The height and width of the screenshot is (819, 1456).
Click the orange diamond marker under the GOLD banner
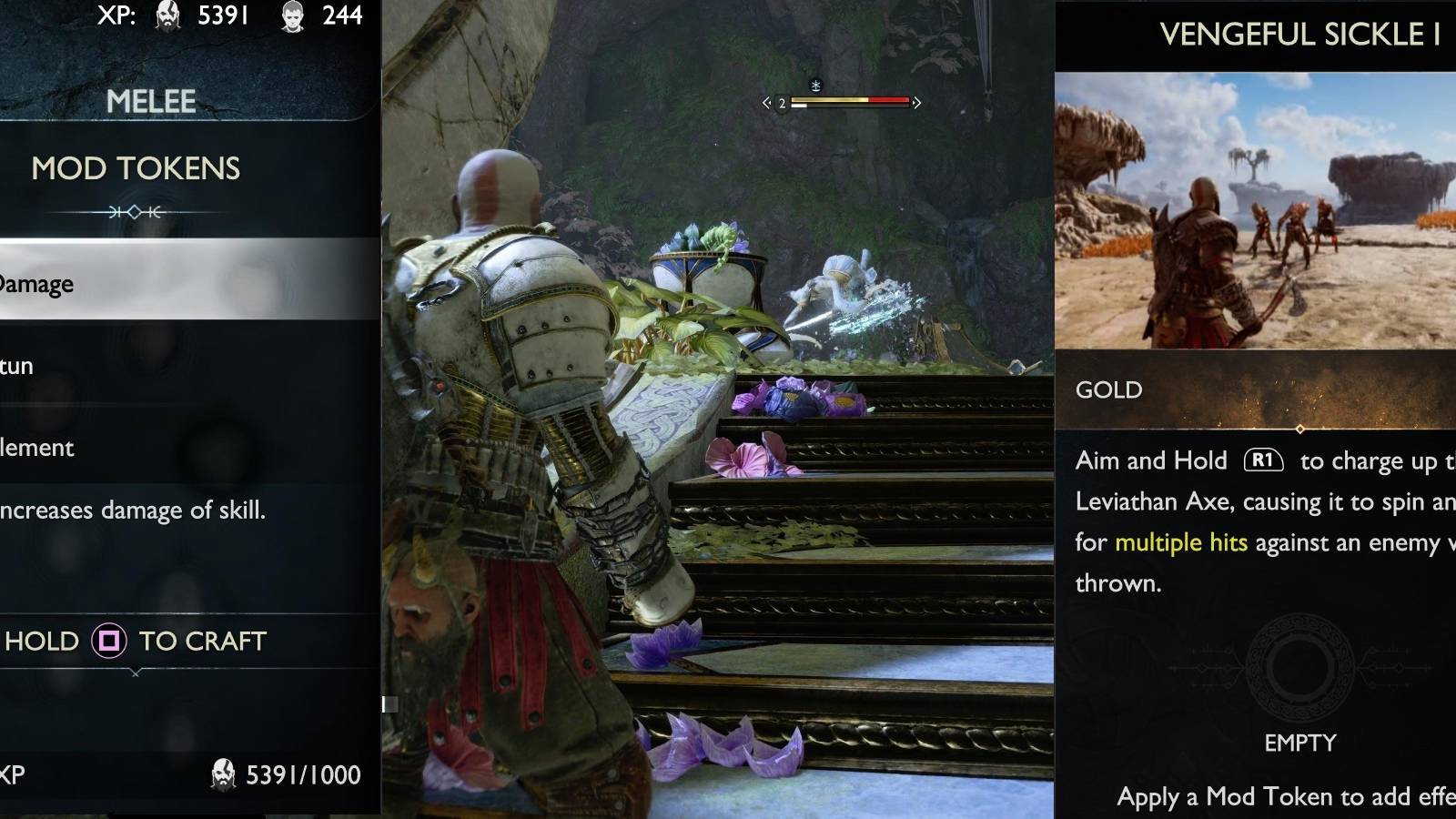pos(1299,428)
